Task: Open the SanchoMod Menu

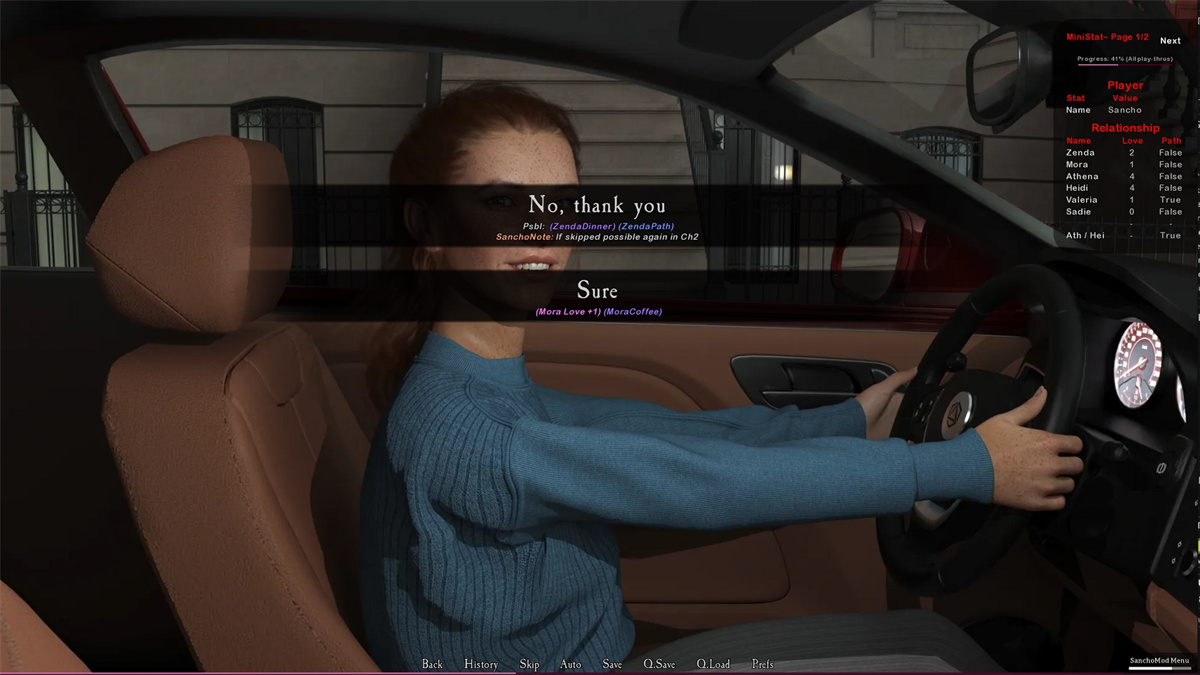Action: 1159,661
